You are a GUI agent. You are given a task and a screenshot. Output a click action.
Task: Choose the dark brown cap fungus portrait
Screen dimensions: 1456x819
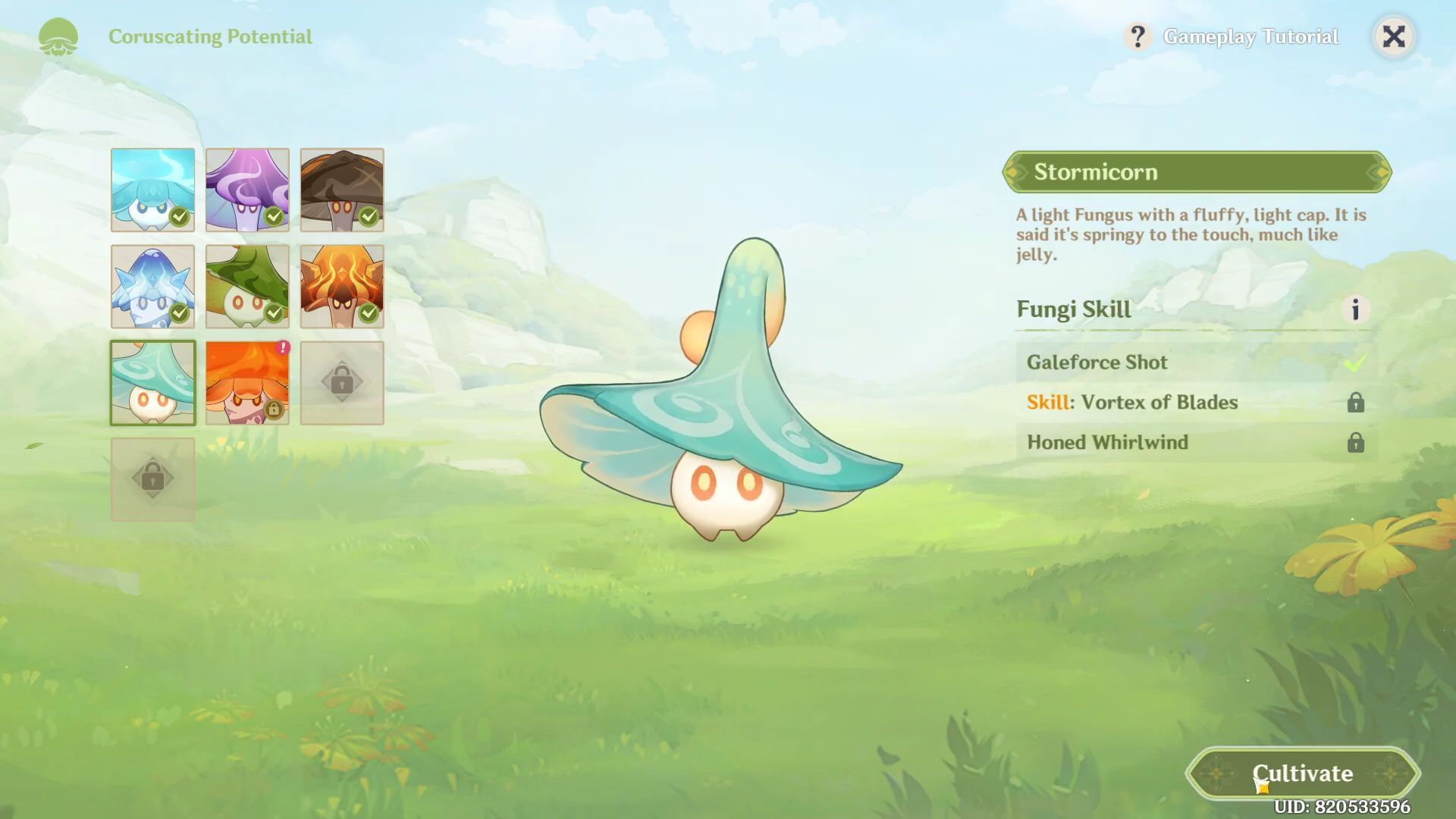point(342,190)
